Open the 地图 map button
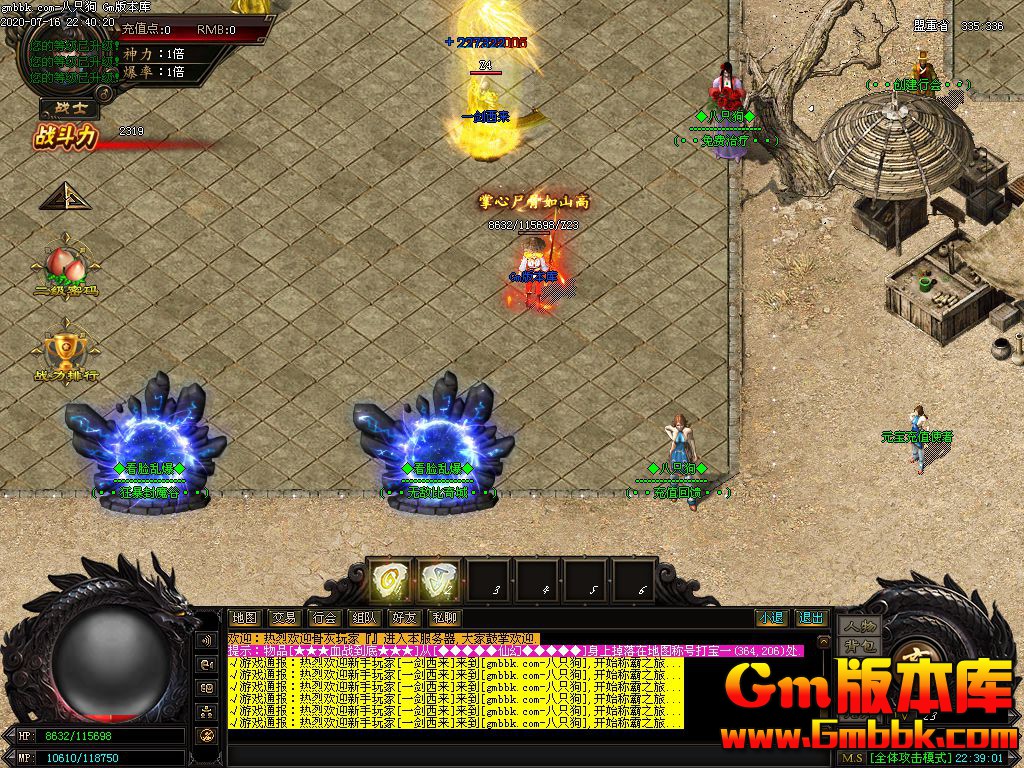This screenshot has height=768, width=1024. pyautogui.click(x=244, y=618)
